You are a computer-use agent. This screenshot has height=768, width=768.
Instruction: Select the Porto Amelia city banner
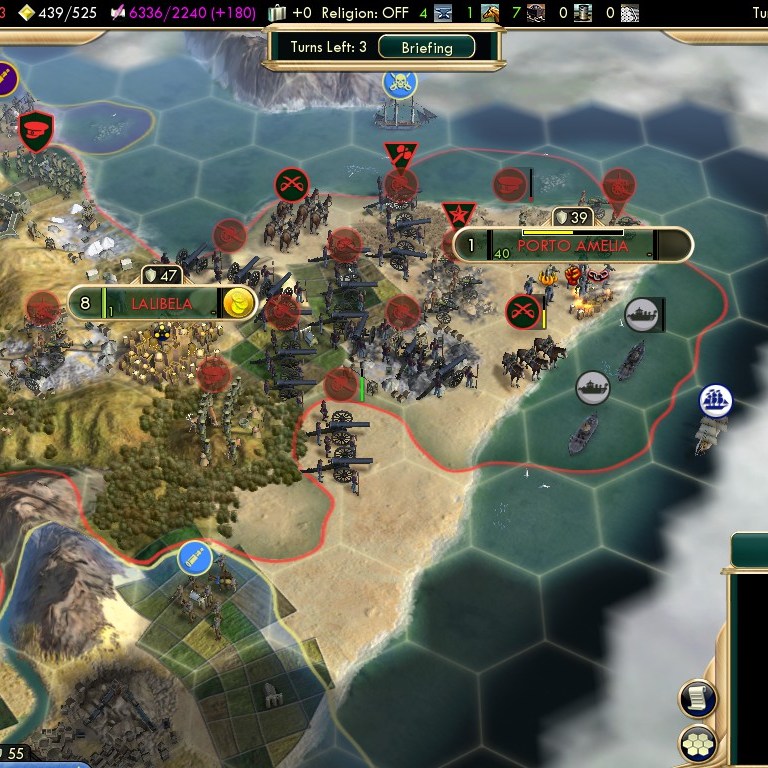(x=573, y=245)
